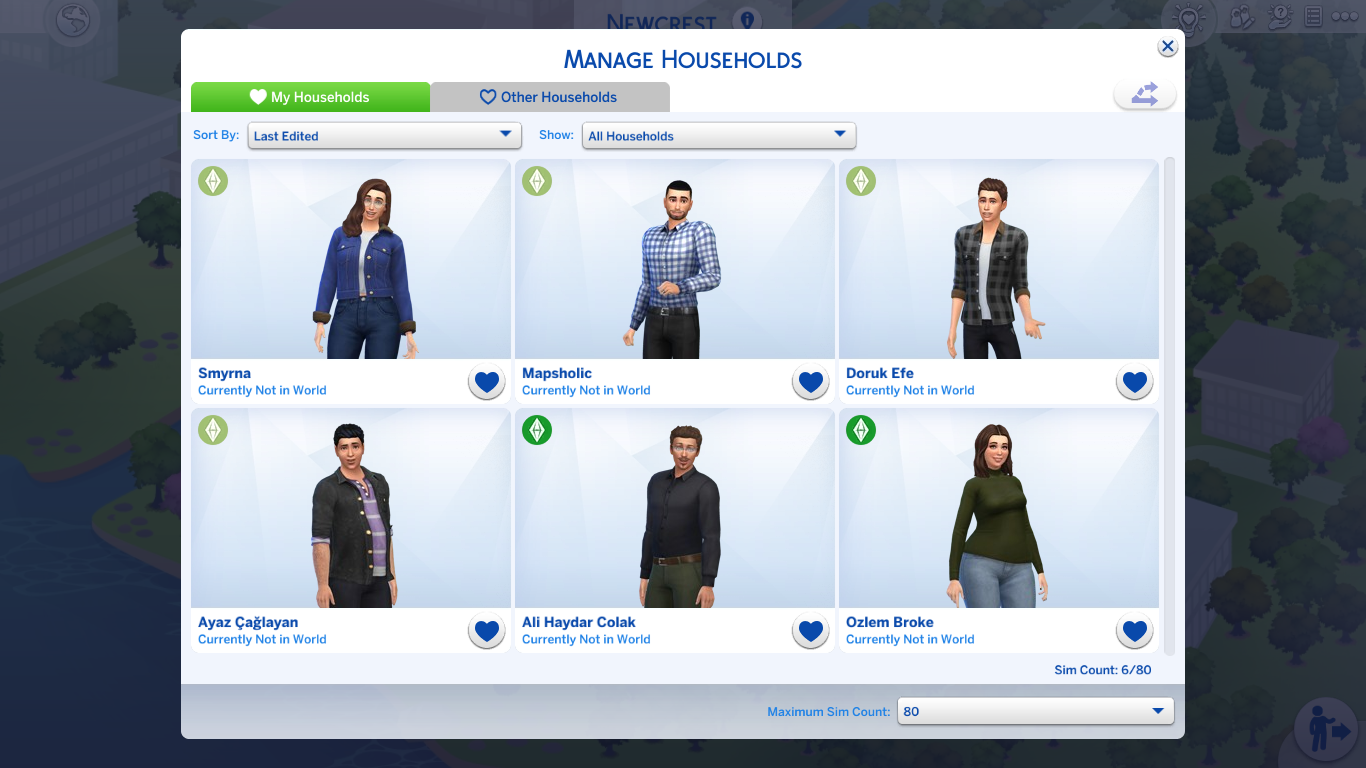
Task: Open the Manage Households lightbulb icon
Action: 1188,18
